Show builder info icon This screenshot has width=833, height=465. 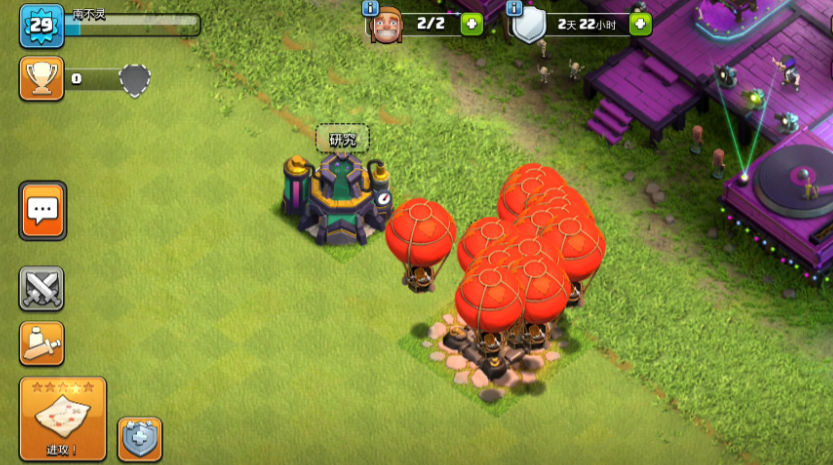[x=371, y=8]
